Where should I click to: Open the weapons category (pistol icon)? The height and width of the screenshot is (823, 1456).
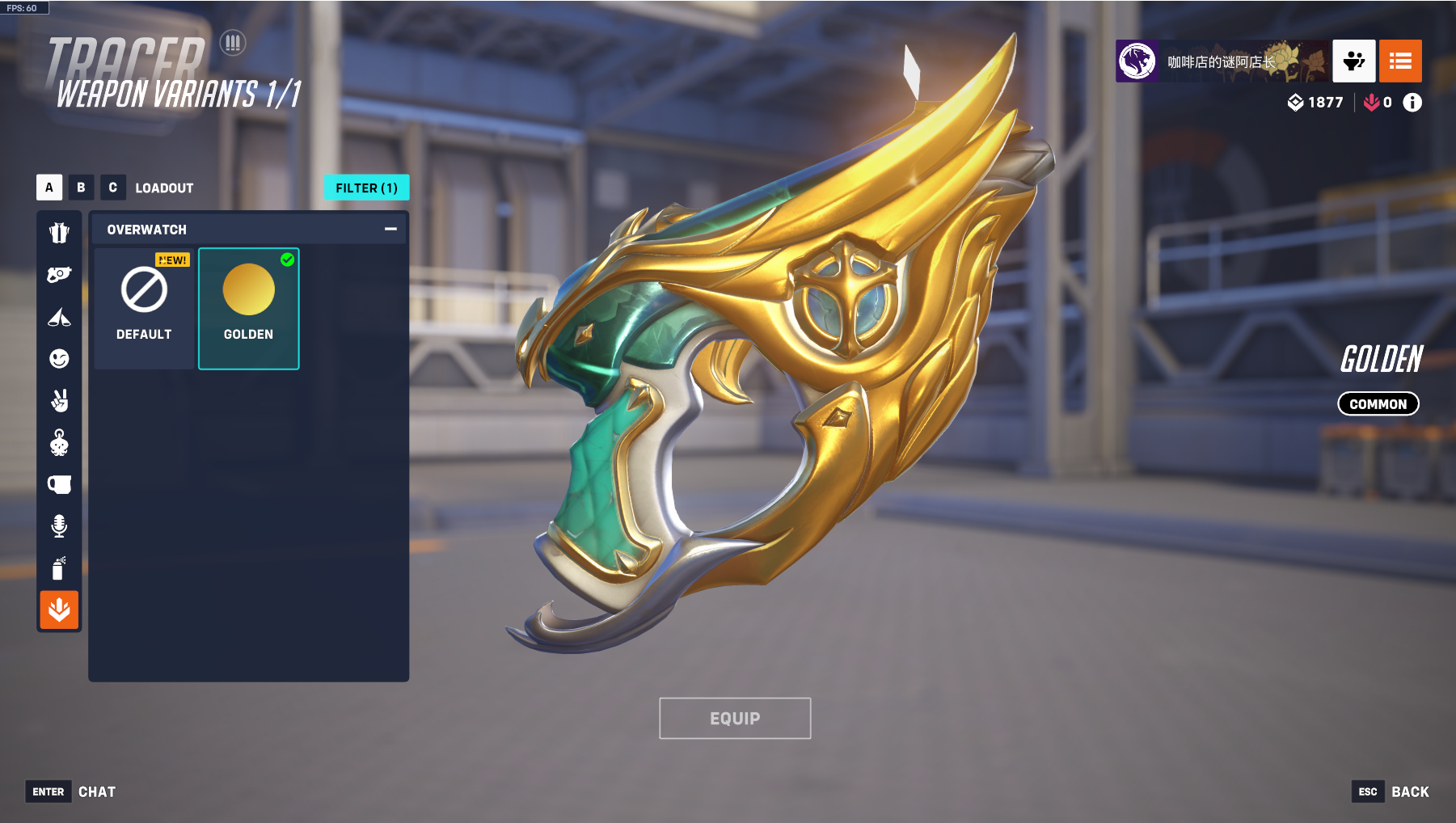(59, 275)
